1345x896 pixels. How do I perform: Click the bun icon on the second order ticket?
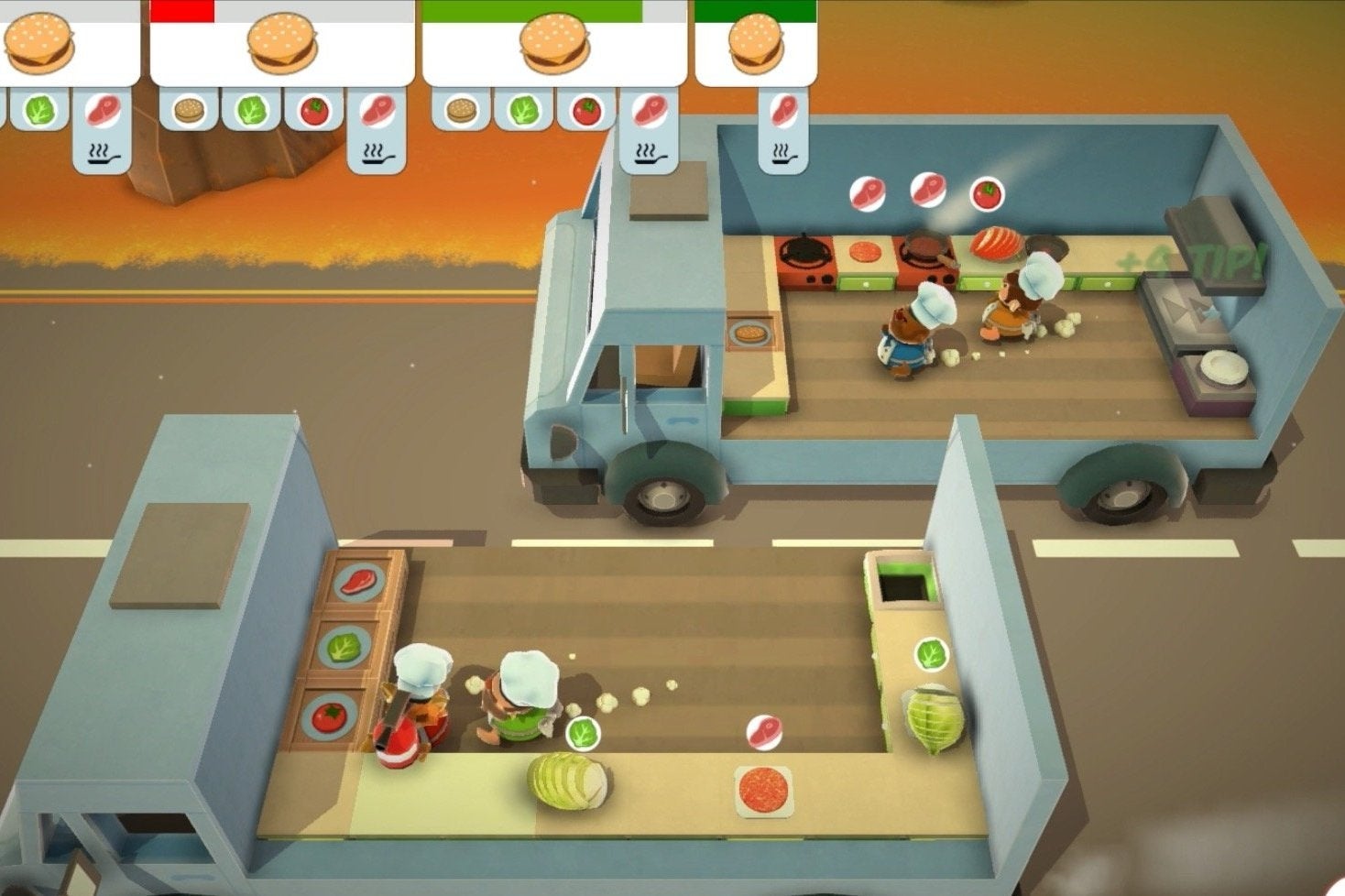point(191,110)
